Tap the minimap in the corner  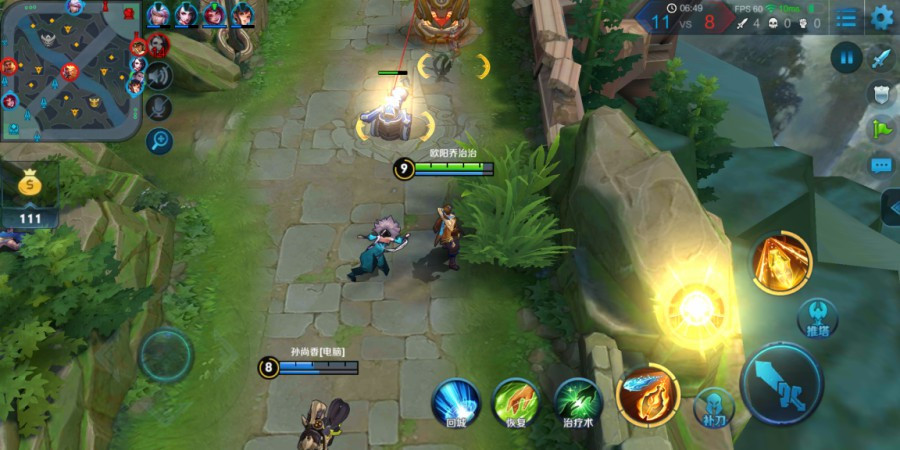click(x=70, y=70)
